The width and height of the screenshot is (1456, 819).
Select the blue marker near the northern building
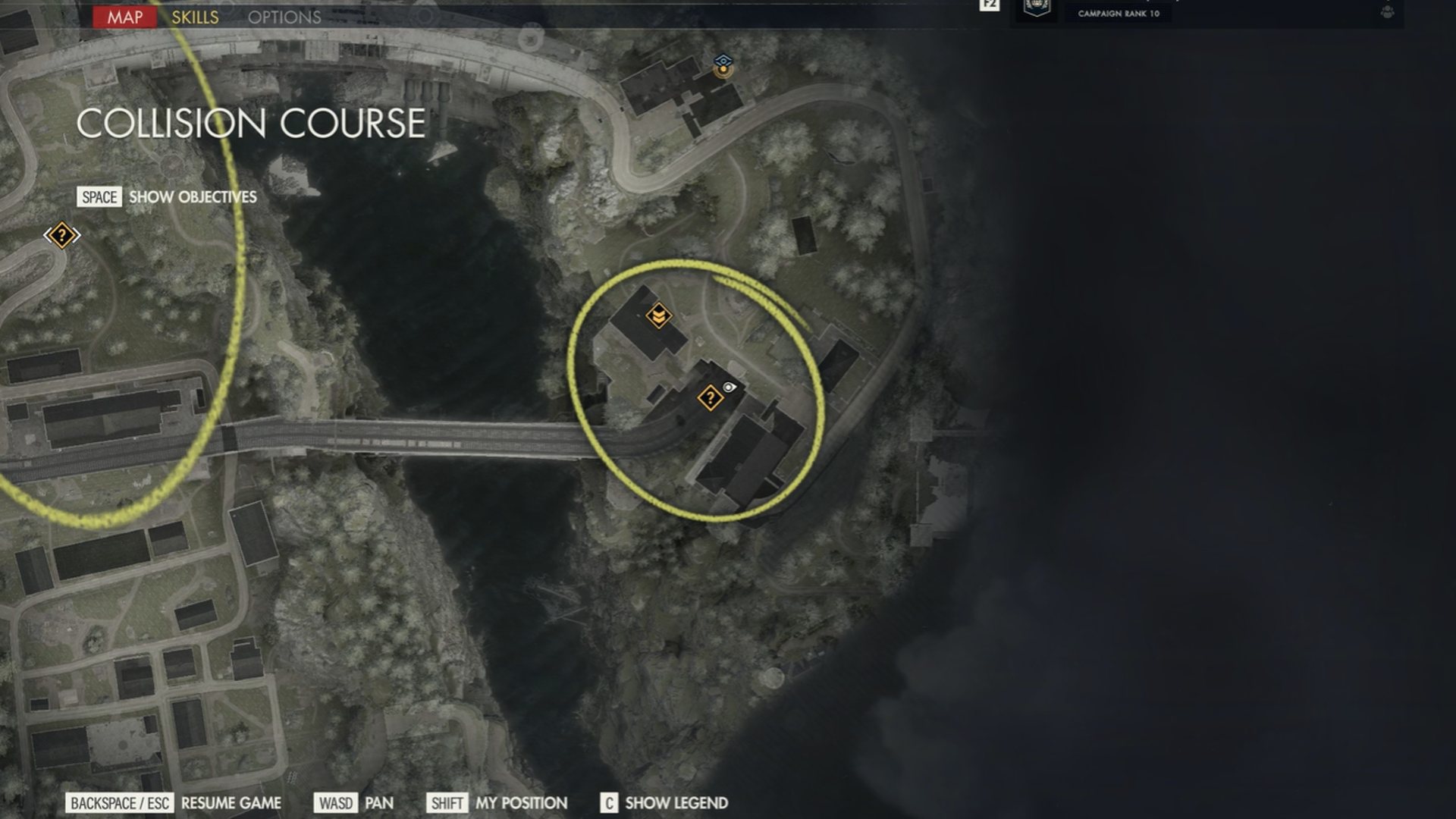click(x=723, y=64)
